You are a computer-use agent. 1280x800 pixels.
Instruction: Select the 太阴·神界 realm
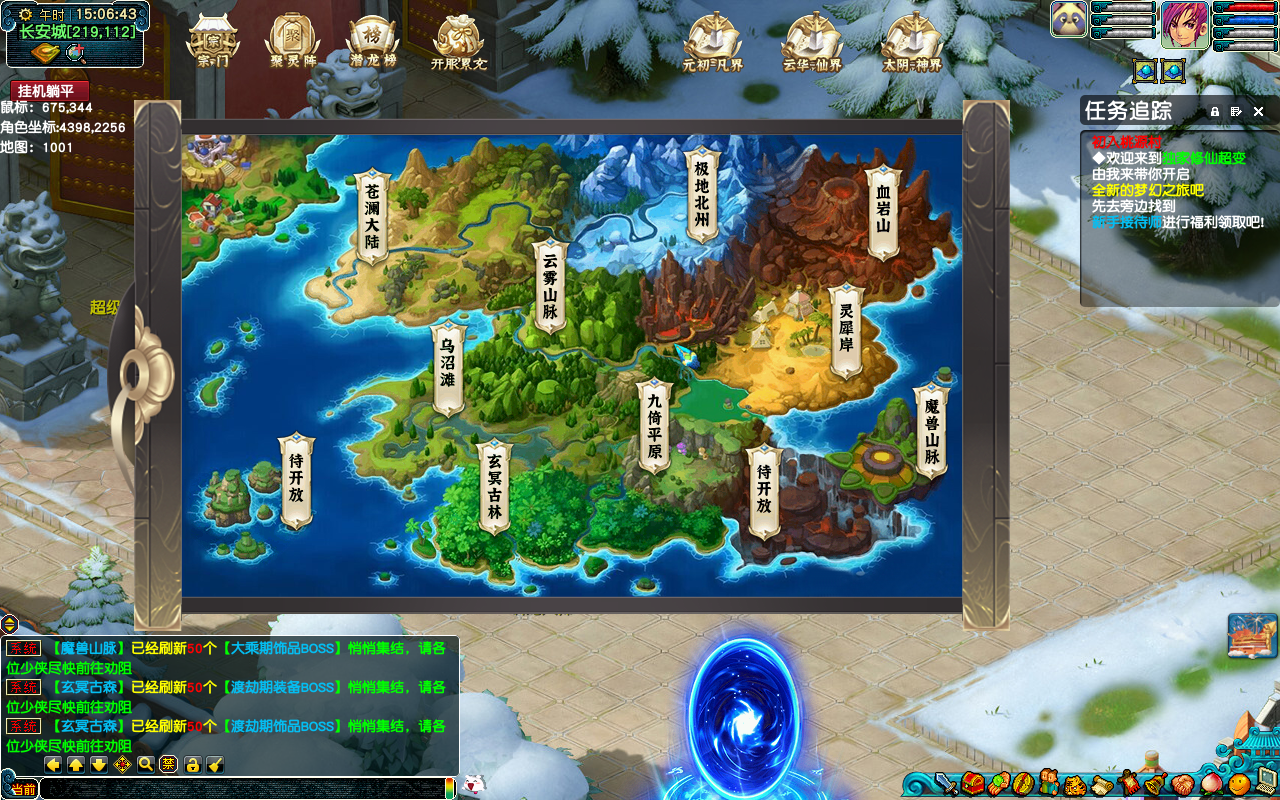pos(912,42)
